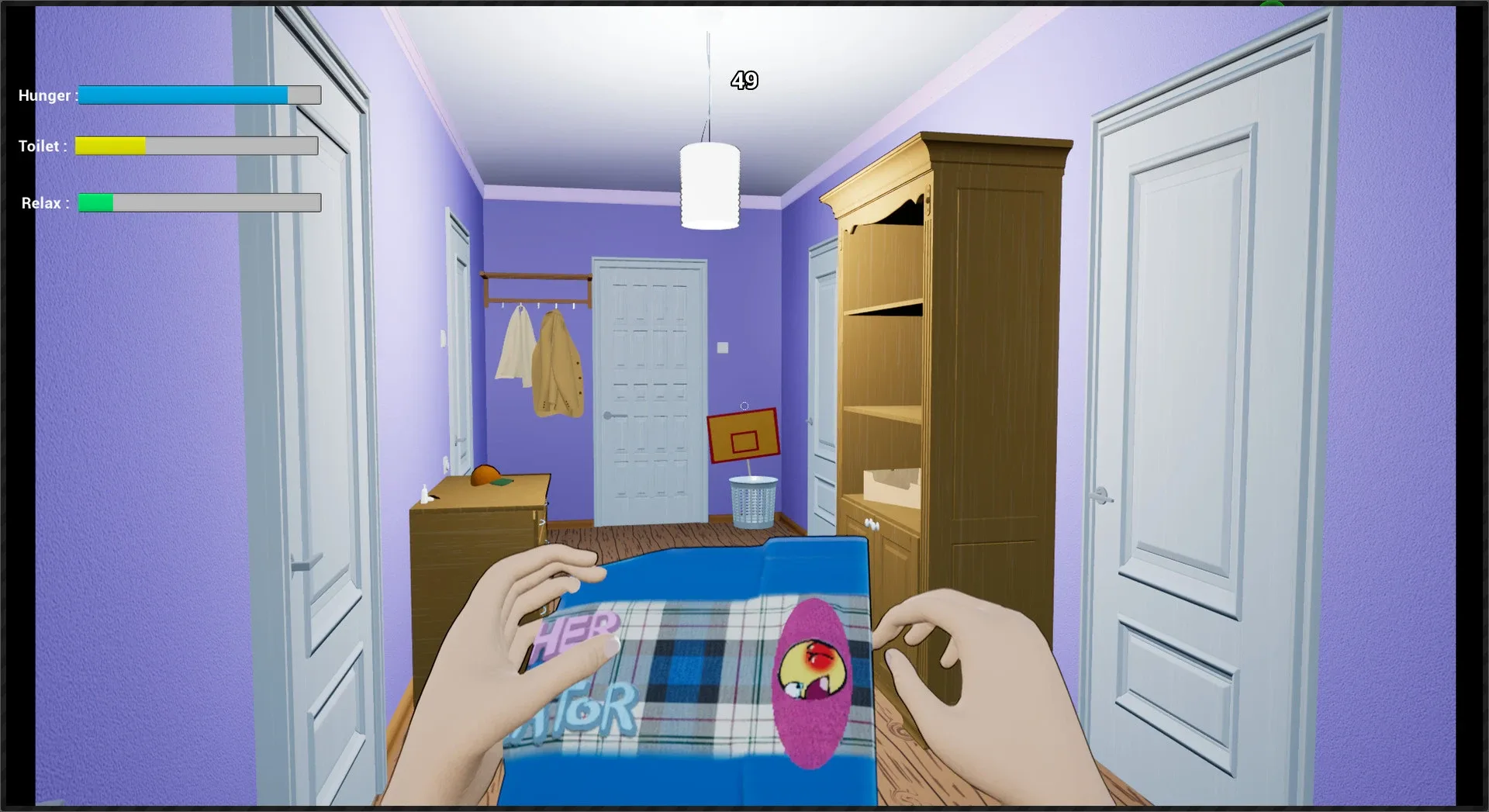This screenshot has width=1489, height=812.
Task: Click the white wastebasket under the hoop
Action: (x=752, y=496)
